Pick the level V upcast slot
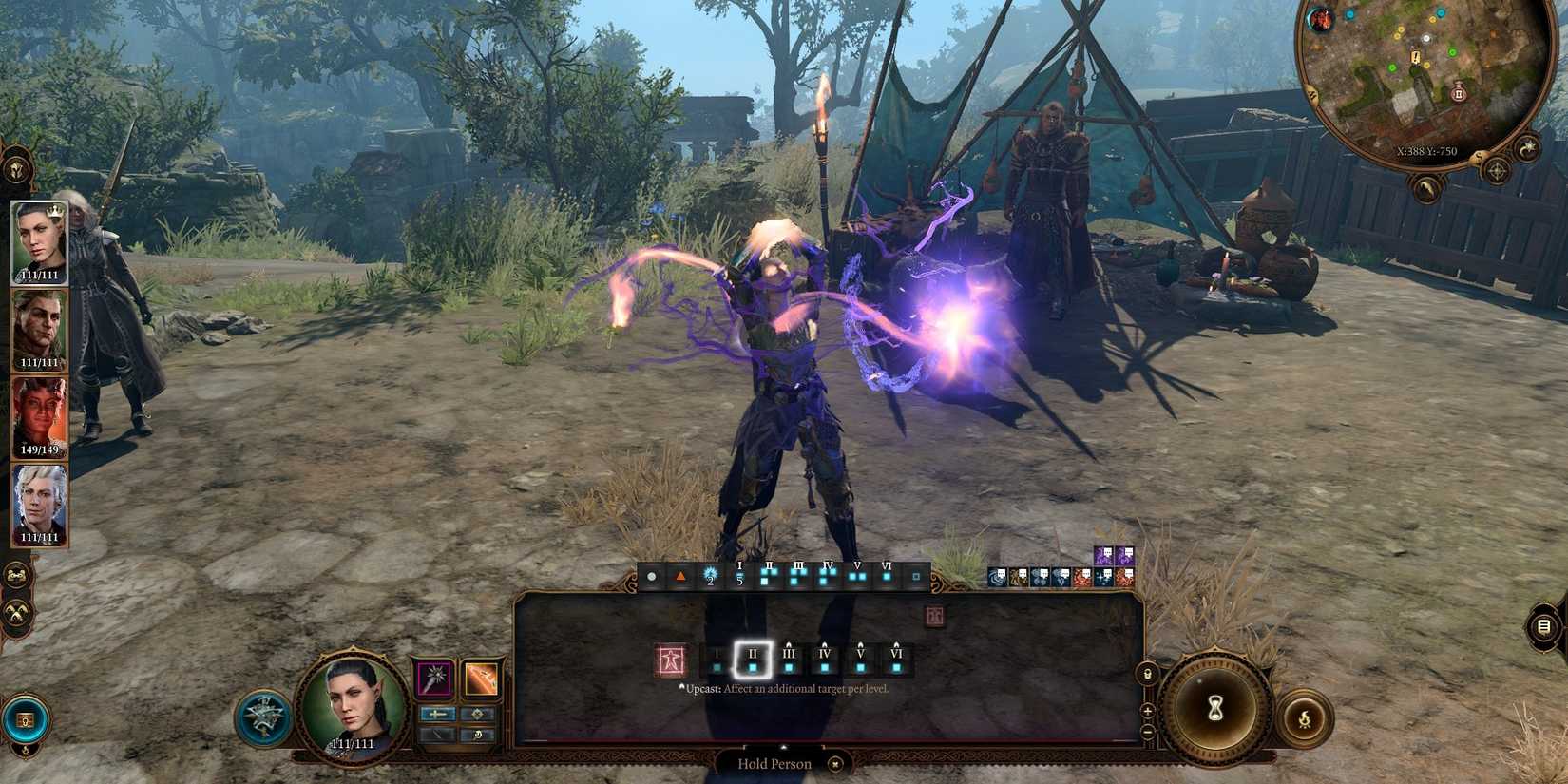Image resolution: width=1568 pixels, height=784 pixels. [x=860, y=660]
